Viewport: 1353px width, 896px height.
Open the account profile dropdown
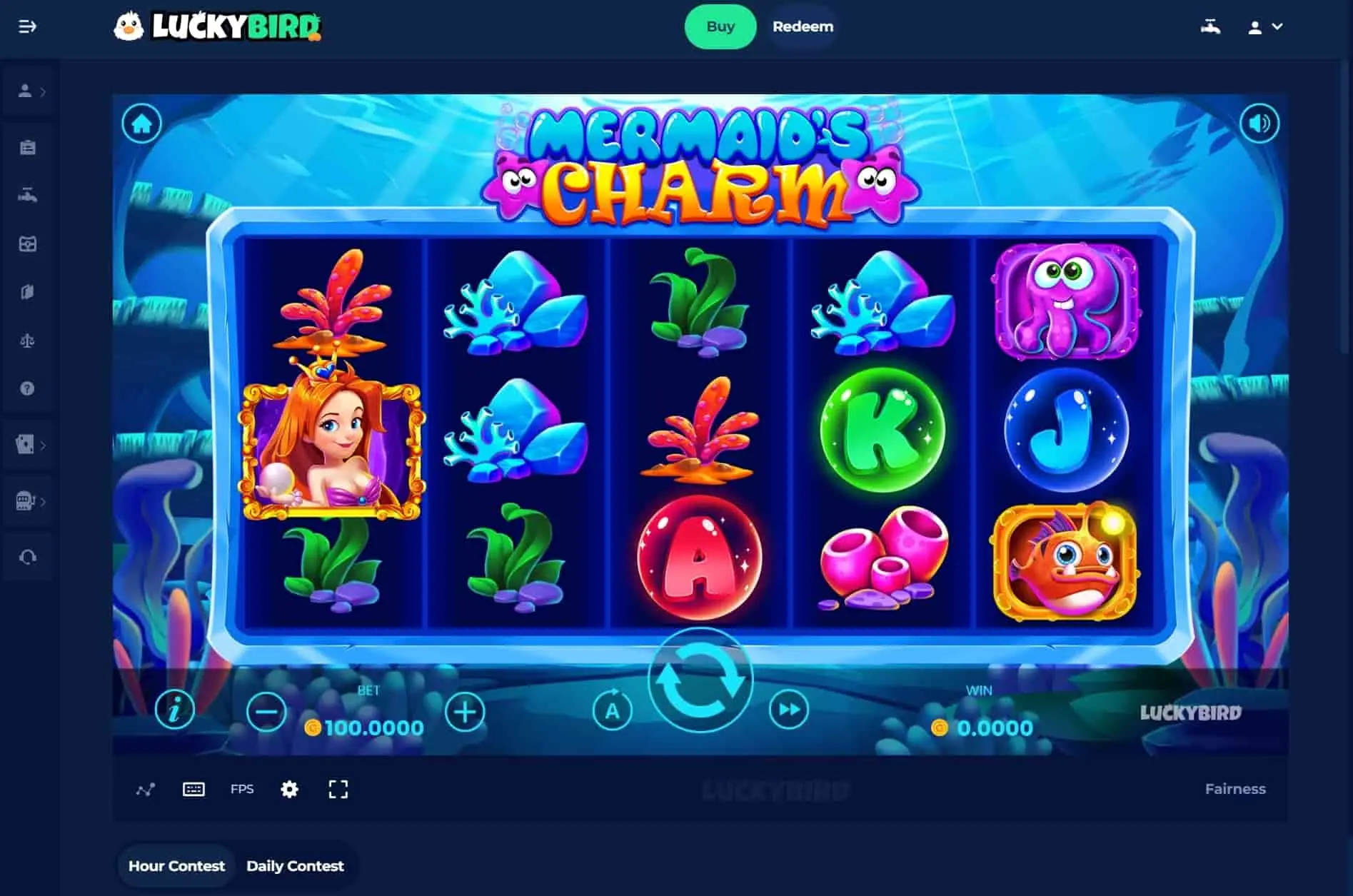[x=1264, y=27]
